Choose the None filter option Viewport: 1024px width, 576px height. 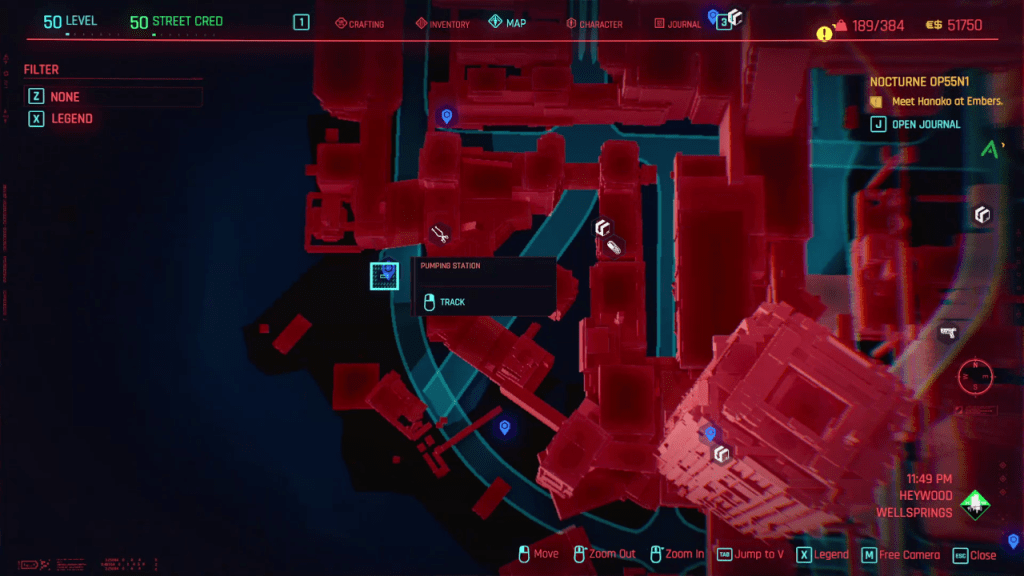click(65, 97)
